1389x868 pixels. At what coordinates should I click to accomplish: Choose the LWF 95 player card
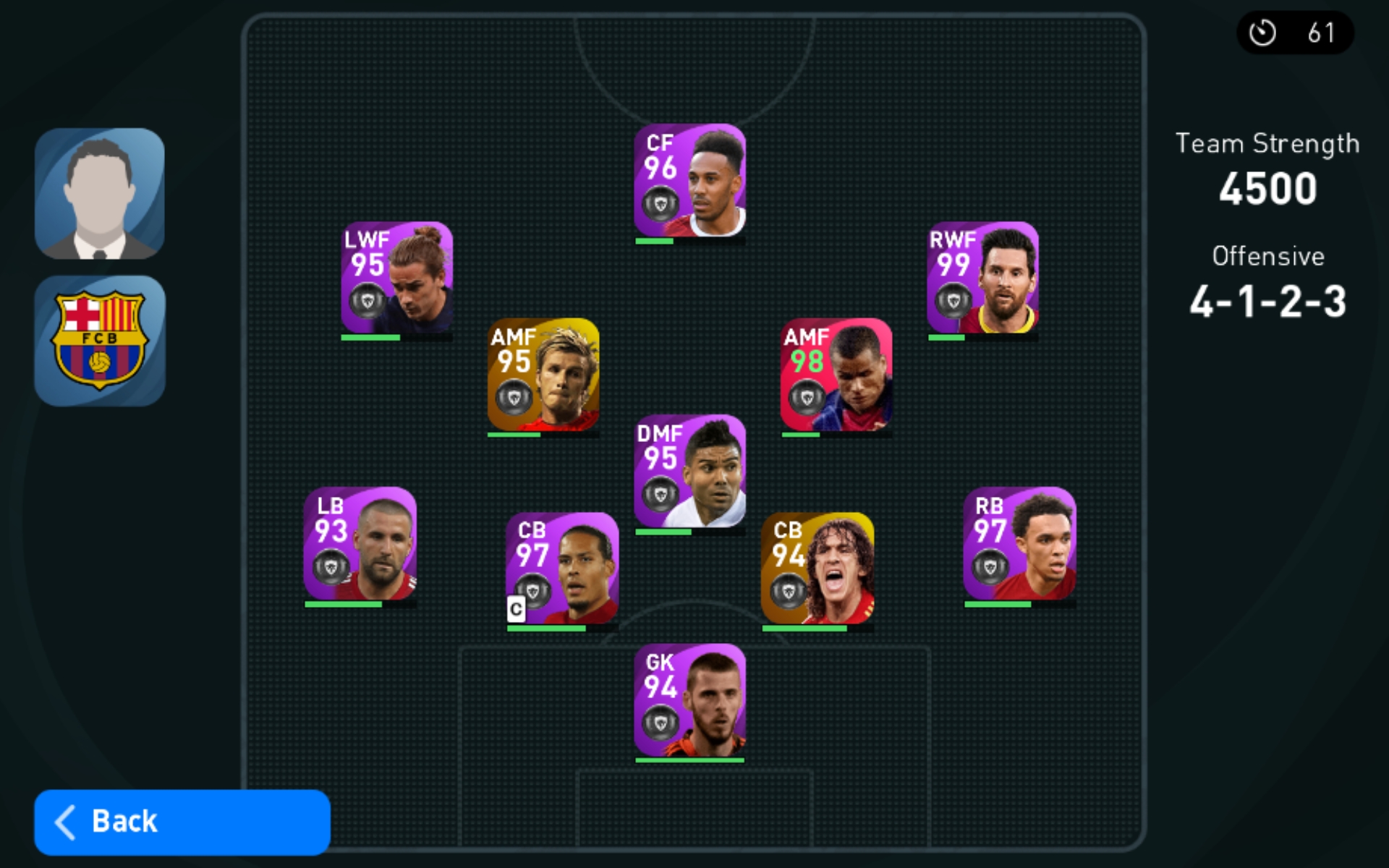[396, 278]
